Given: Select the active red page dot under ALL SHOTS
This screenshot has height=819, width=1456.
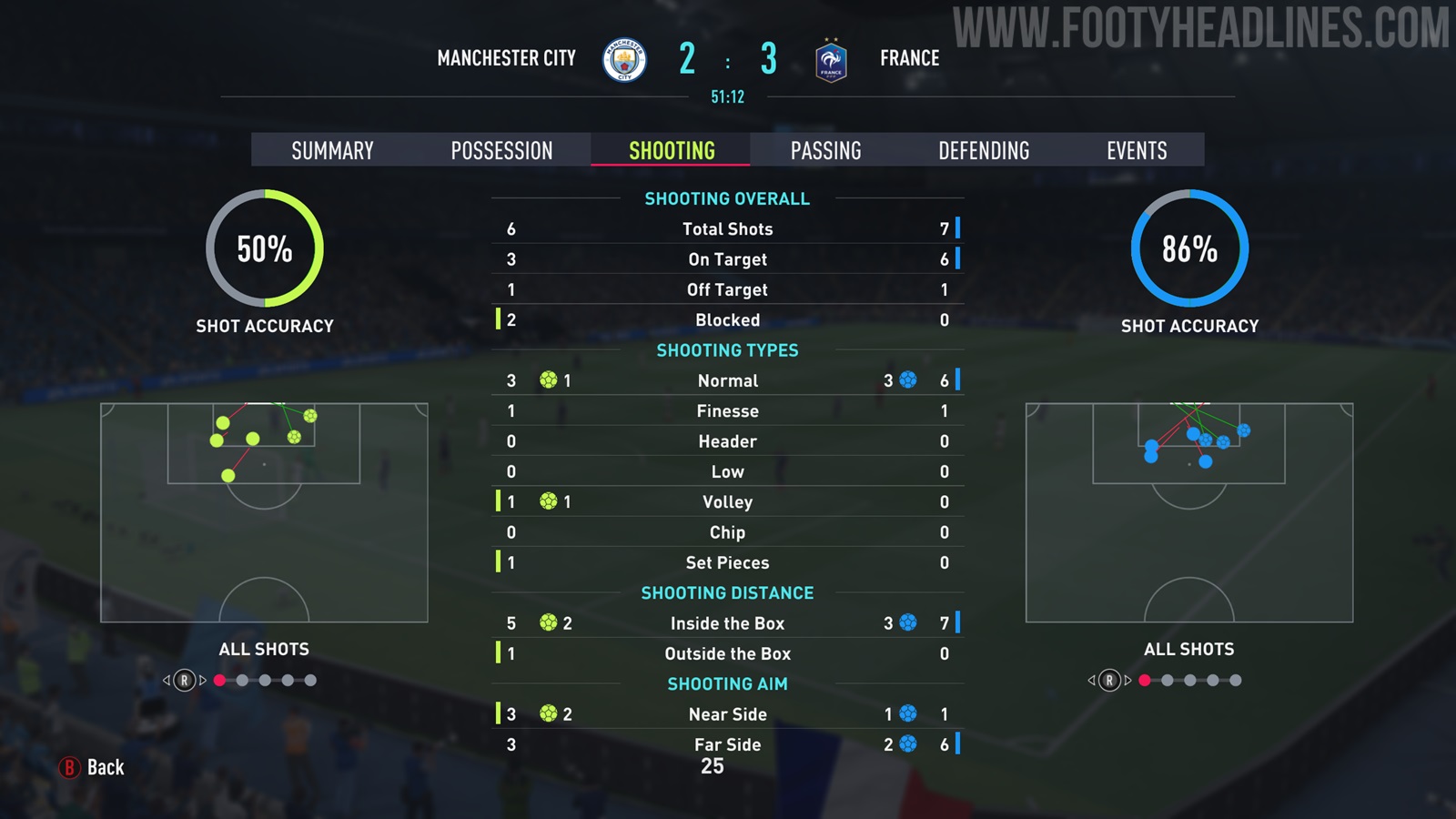Looking at the screenshot, I should (x=218, y=679).
